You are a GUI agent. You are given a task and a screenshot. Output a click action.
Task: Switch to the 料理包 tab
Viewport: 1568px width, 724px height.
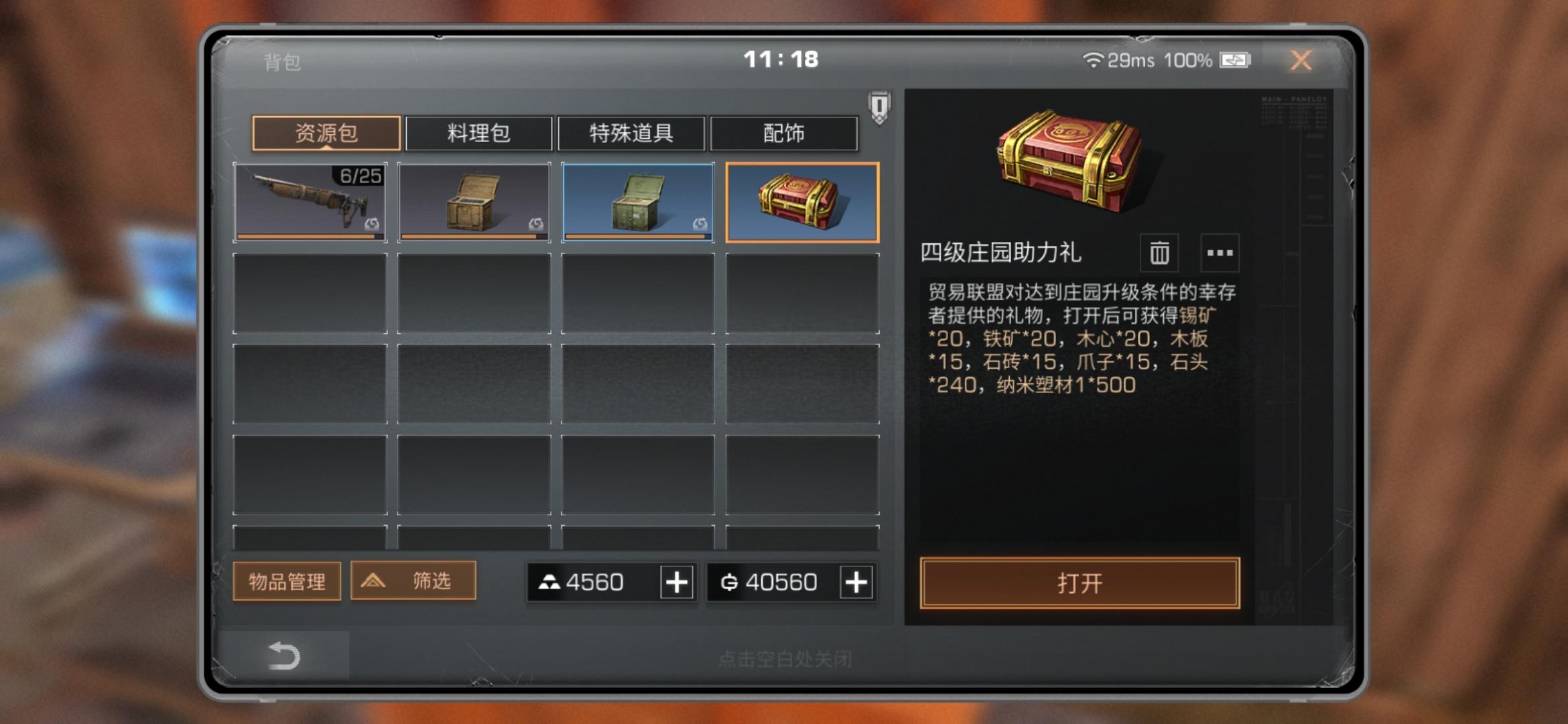[x=477, y=133]
